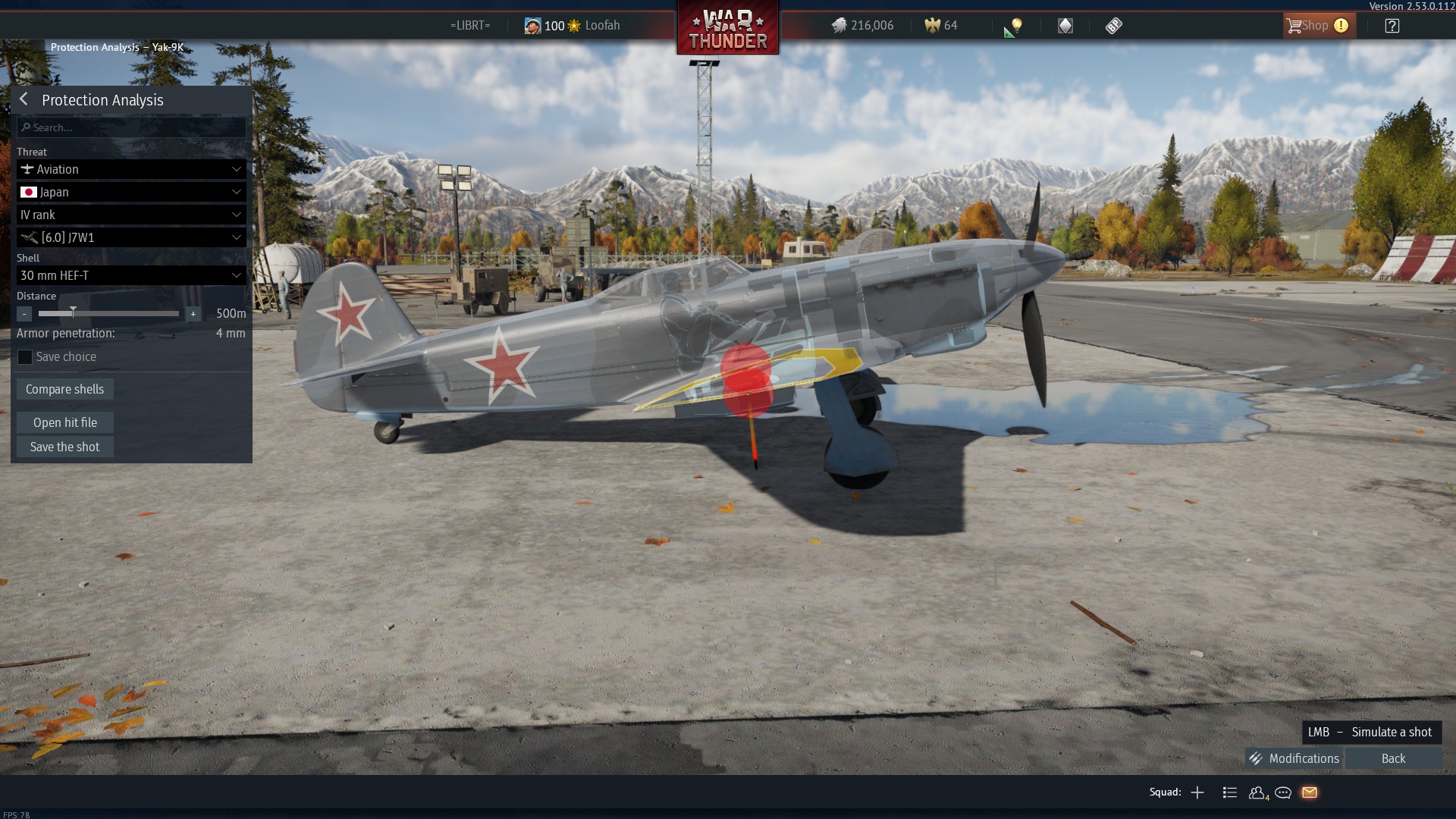Open the Japan country dropdown
Image resolution: width=1456 pixels, height=819 pixels.
click(131, 192)
